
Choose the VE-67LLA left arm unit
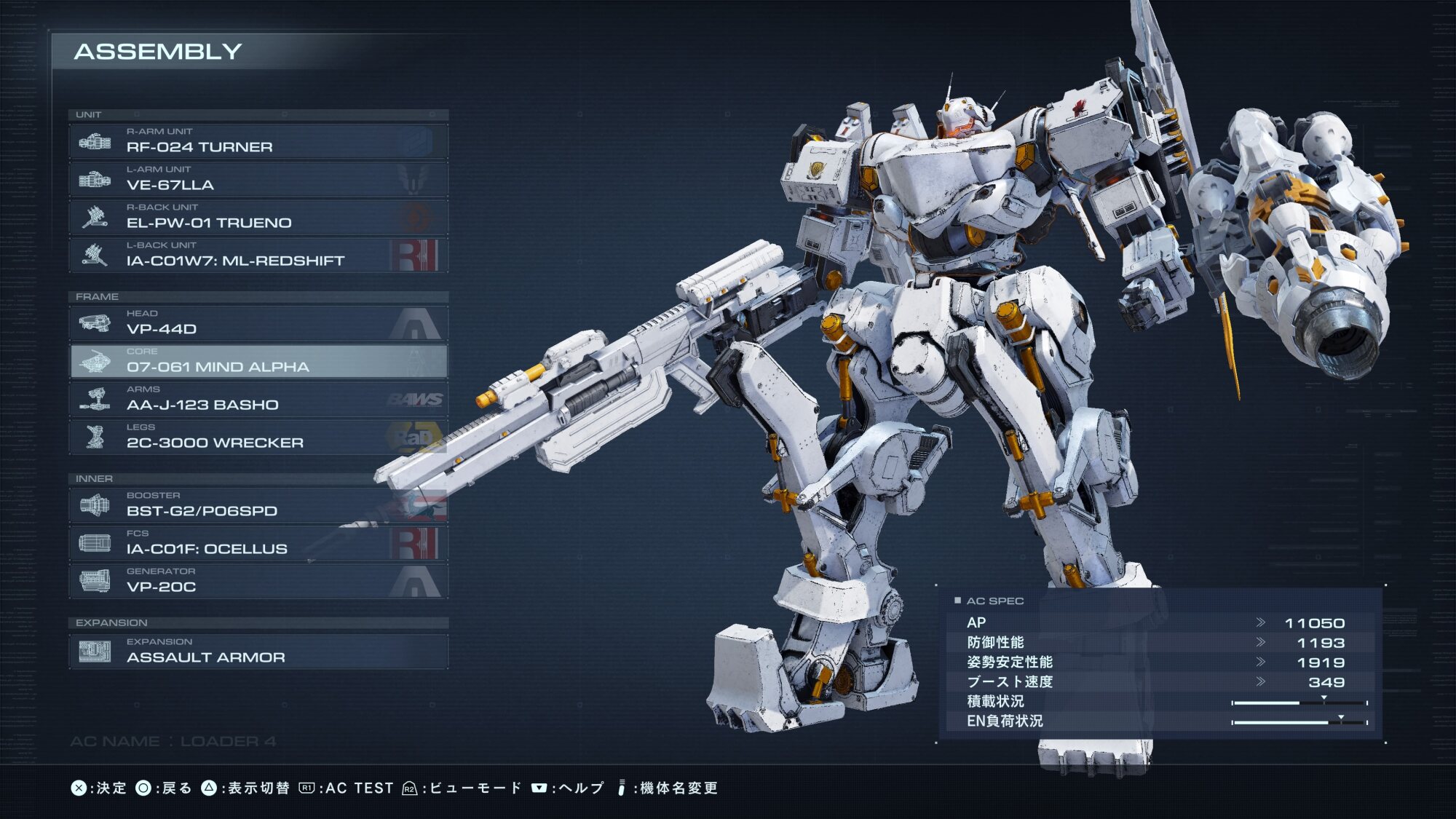point(258,179)
